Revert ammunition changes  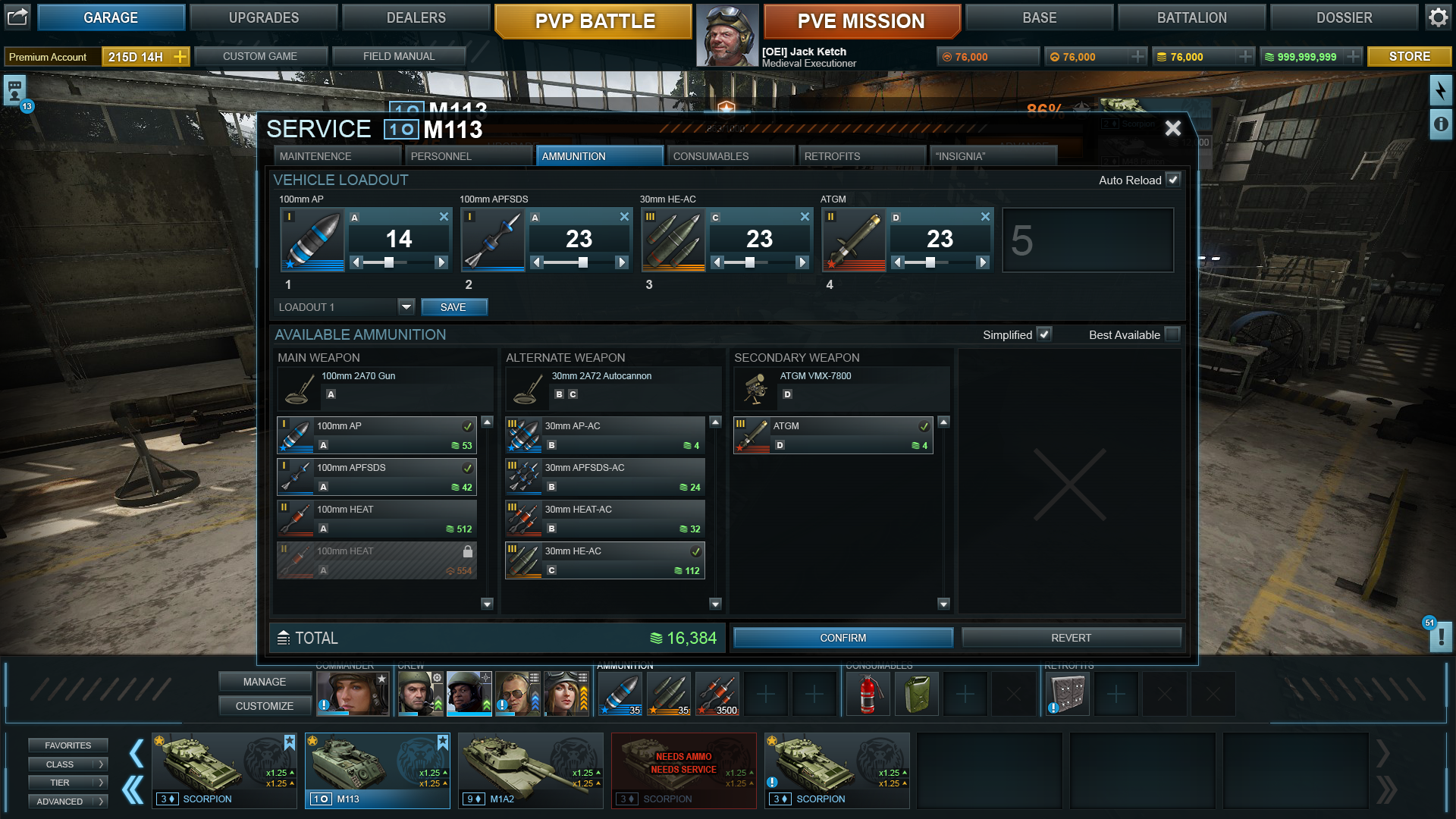coord(1071,638)
